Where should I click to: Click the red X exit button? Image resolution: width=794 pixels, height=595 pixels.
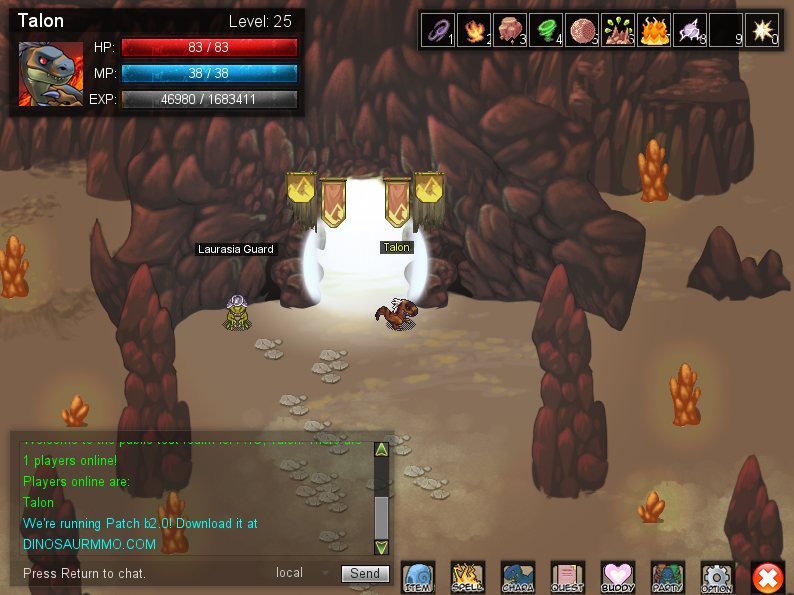pos(767,577)
